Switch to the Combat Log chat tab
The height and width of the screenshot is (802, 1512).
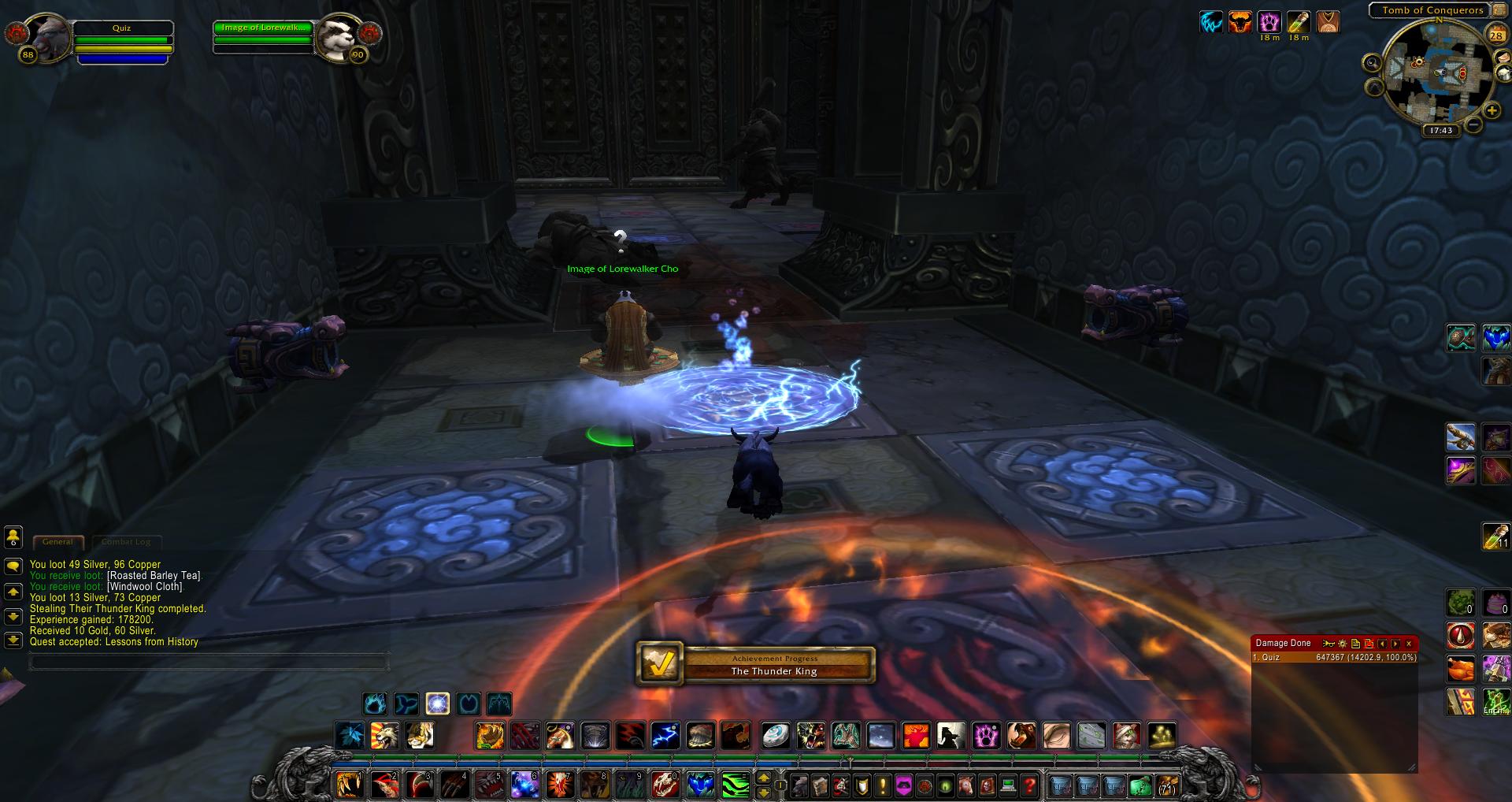[x=126, y=542]
